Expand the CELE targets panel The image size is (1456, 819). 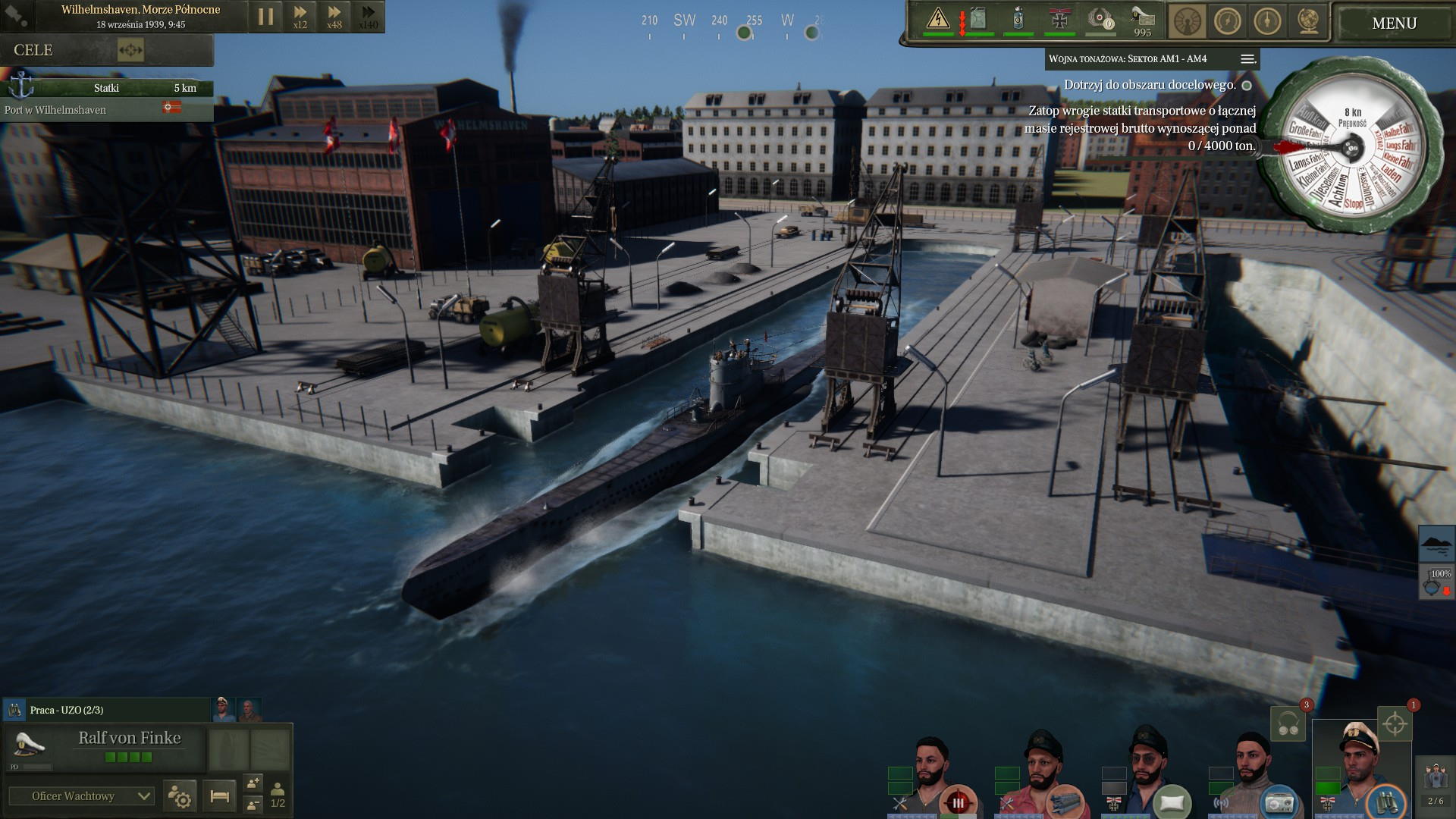(130, 51)
